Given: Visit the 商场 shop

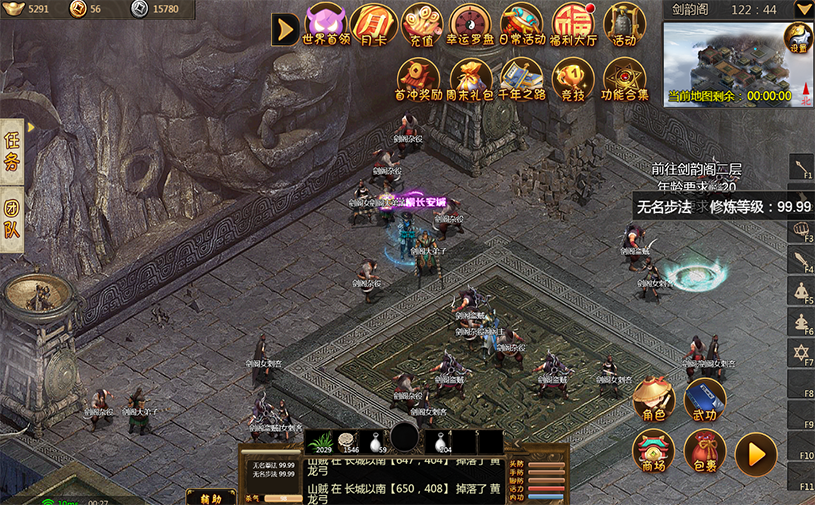Looking at the screenshot, I should [x=653, y=450].
